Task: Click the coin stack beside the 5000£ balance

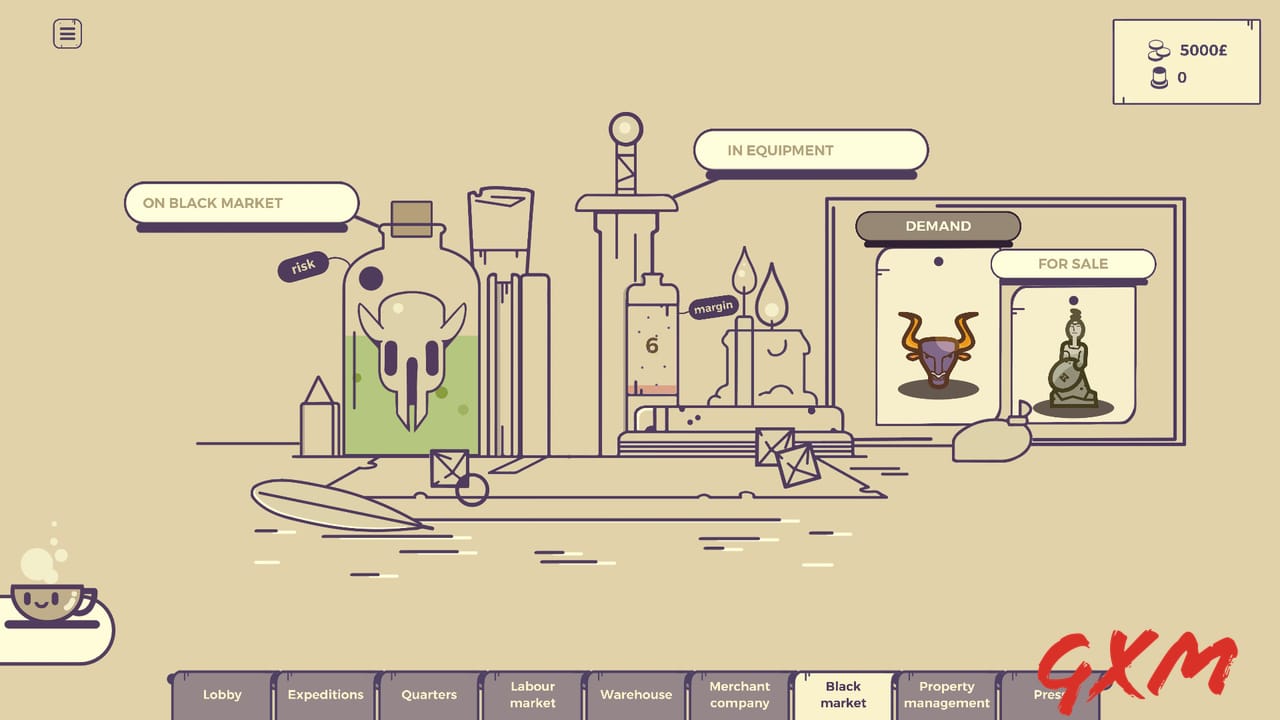Action: click(x=1157, y=48)
